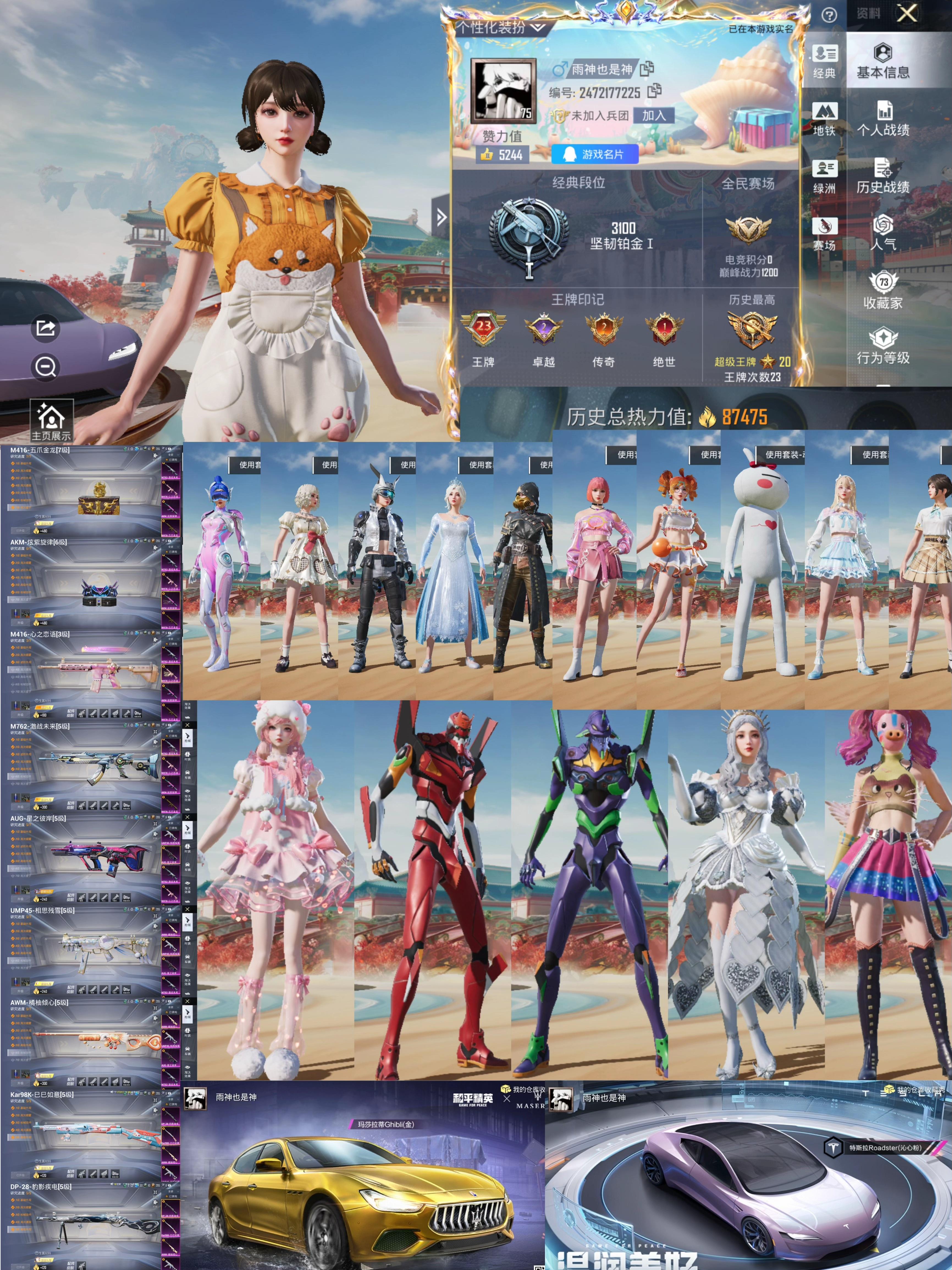Select the 人气 popularity tab
The height and width of the screenshot is (1270, 952).
[x=882, y=233]
